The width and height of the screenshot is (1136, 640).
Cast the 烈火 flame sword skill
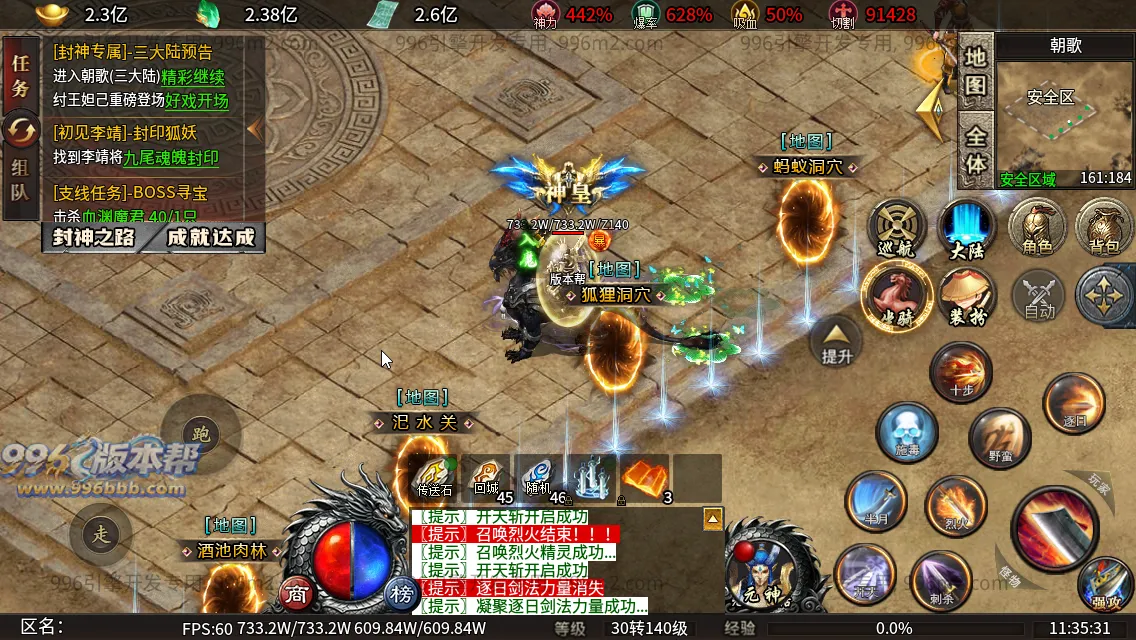click(956, 503)
